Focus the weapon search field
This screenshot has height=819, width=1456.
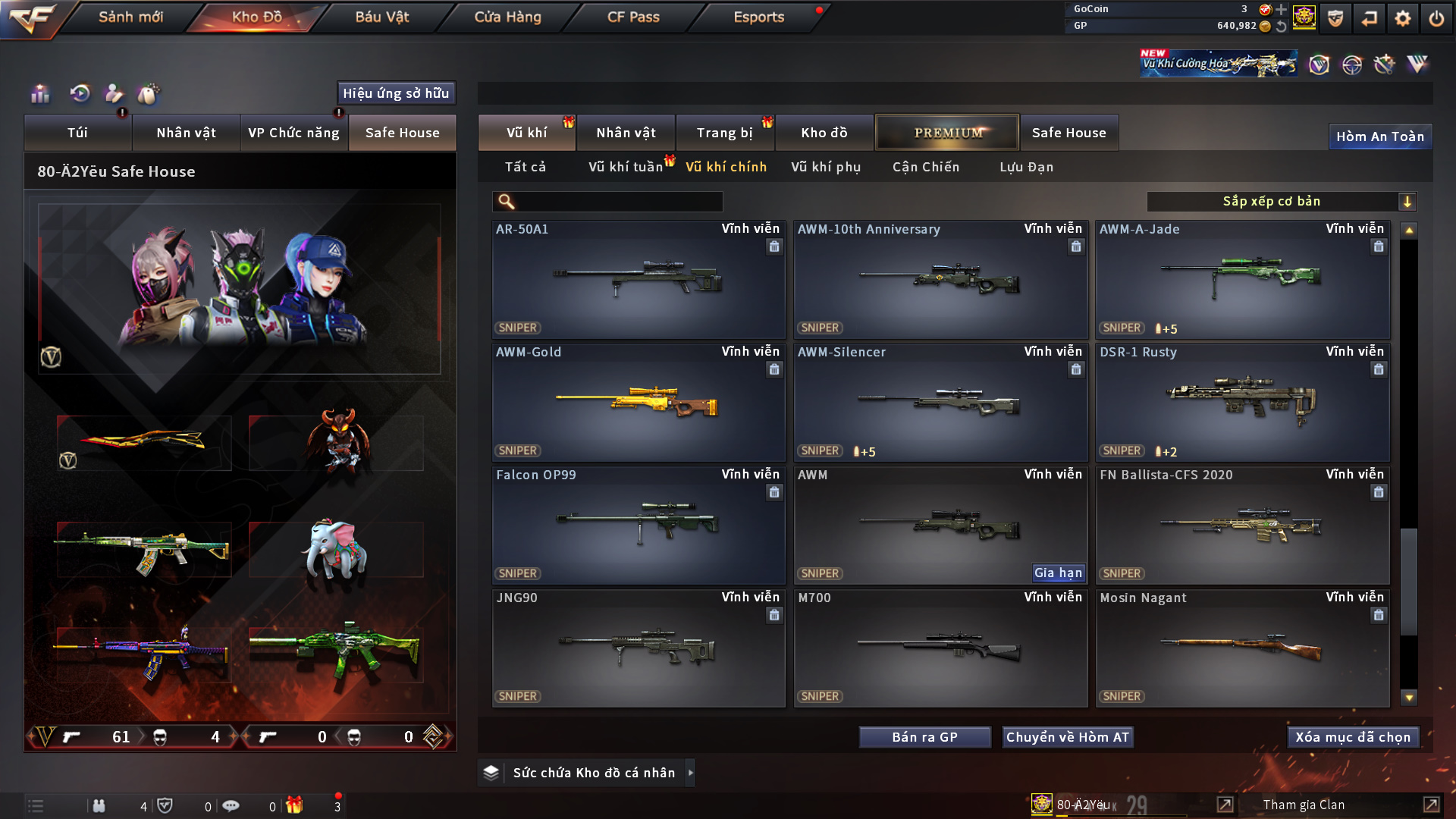pos(618,202)
